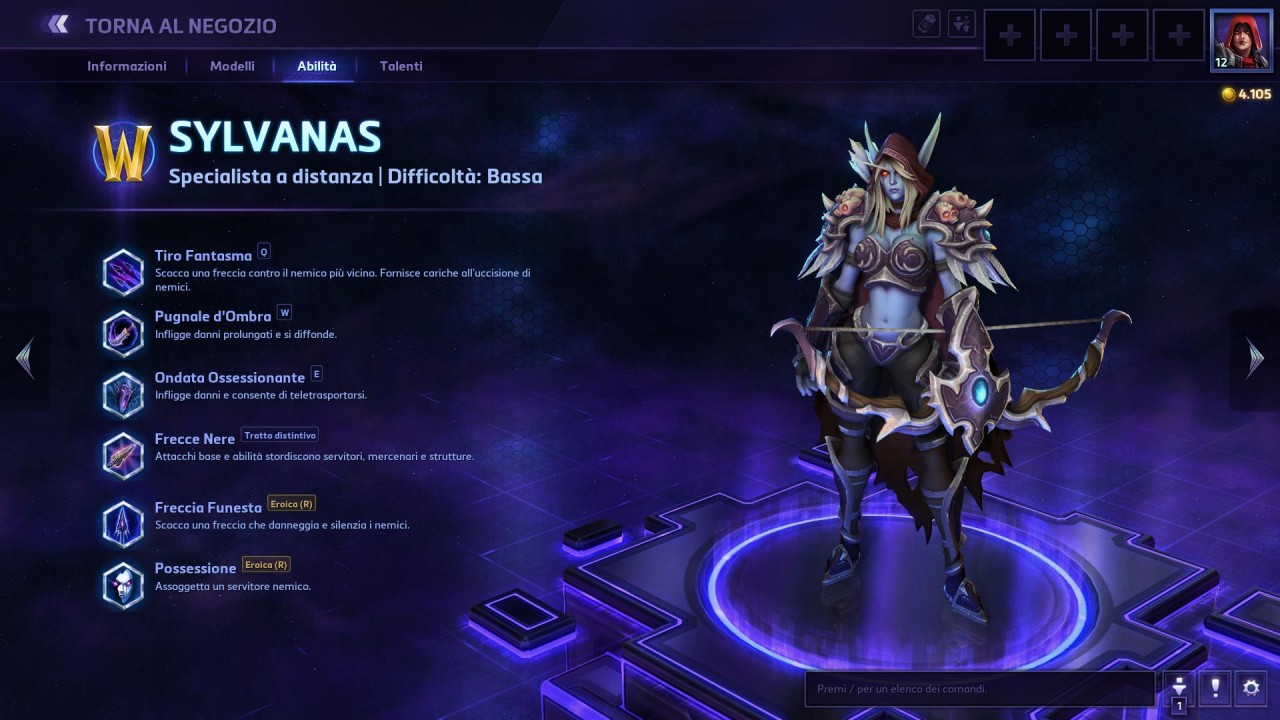Click the Ondata Ossessionante ability icon
This screenshot has height=720, width=1280.
coord(123,394)
